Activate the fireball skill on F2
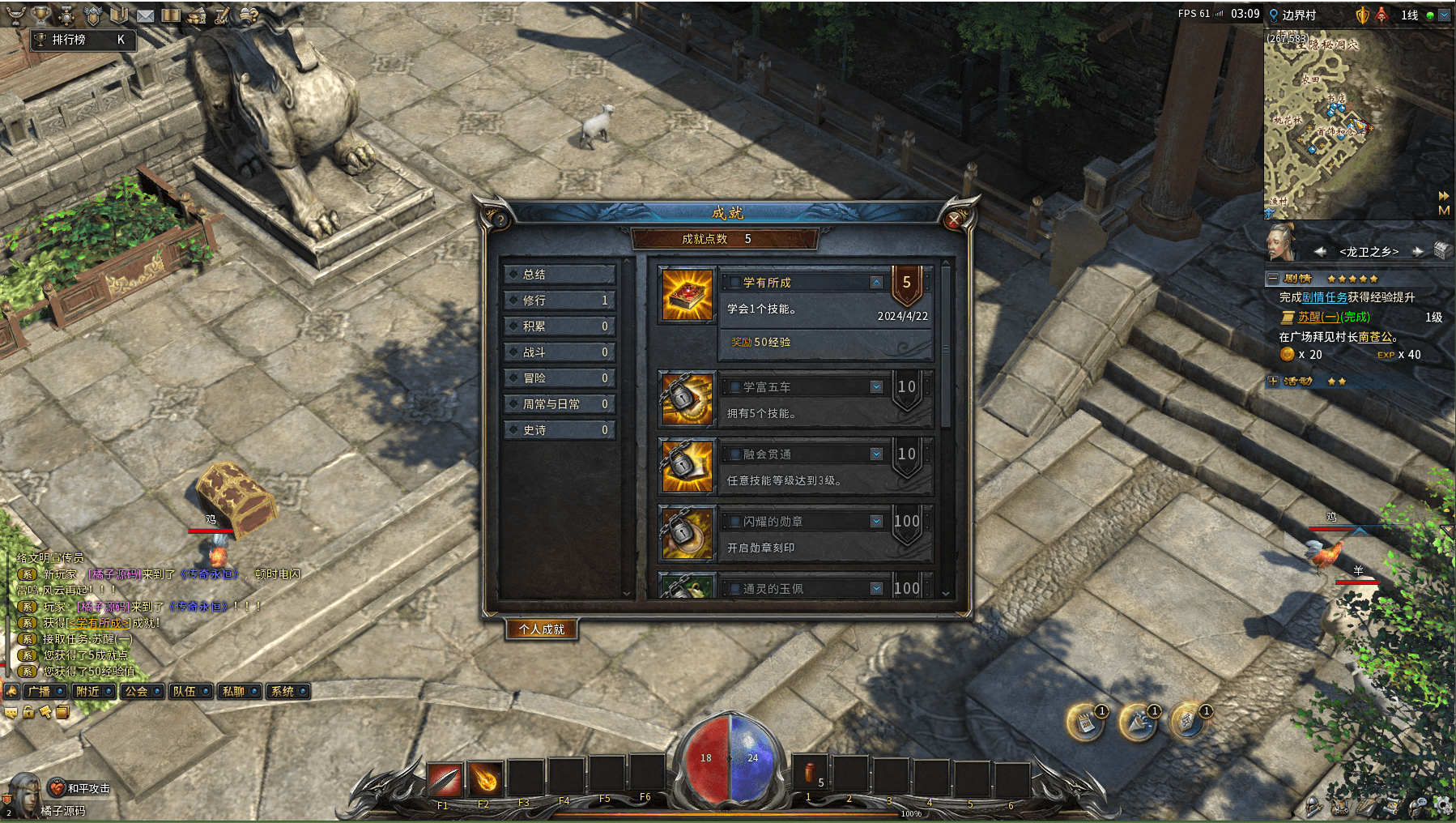1456x823 pixels. click(485, 779)
